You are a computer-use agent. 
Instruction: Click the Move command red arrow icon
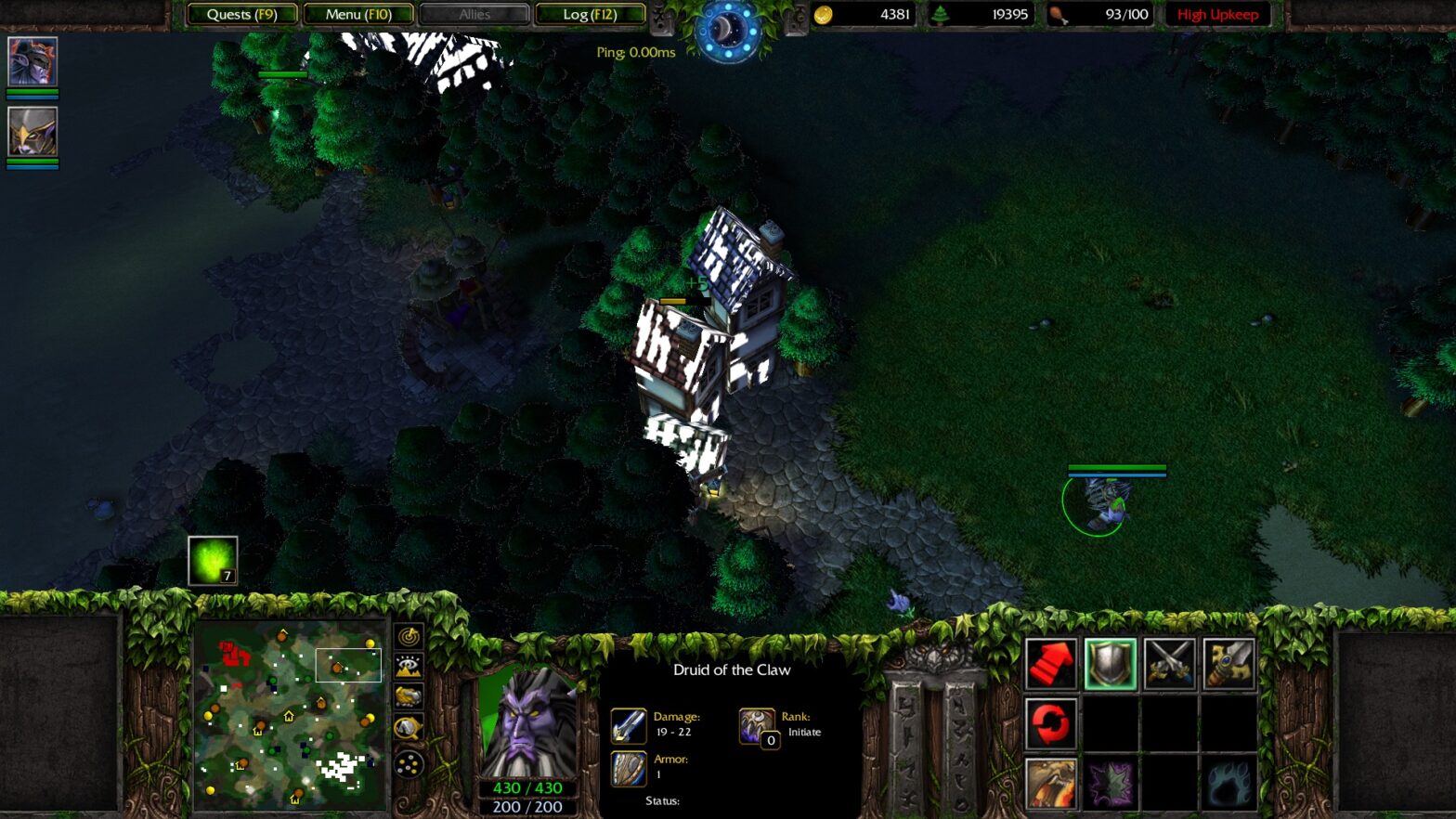[x=1052, y=662]
